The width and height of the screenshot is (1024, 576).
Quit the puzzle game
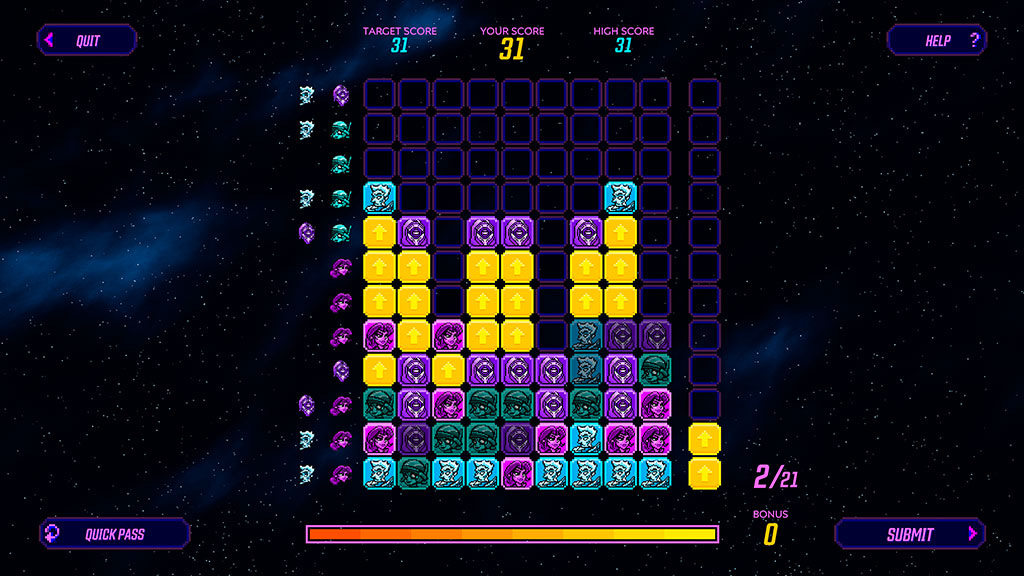(87, 41)
